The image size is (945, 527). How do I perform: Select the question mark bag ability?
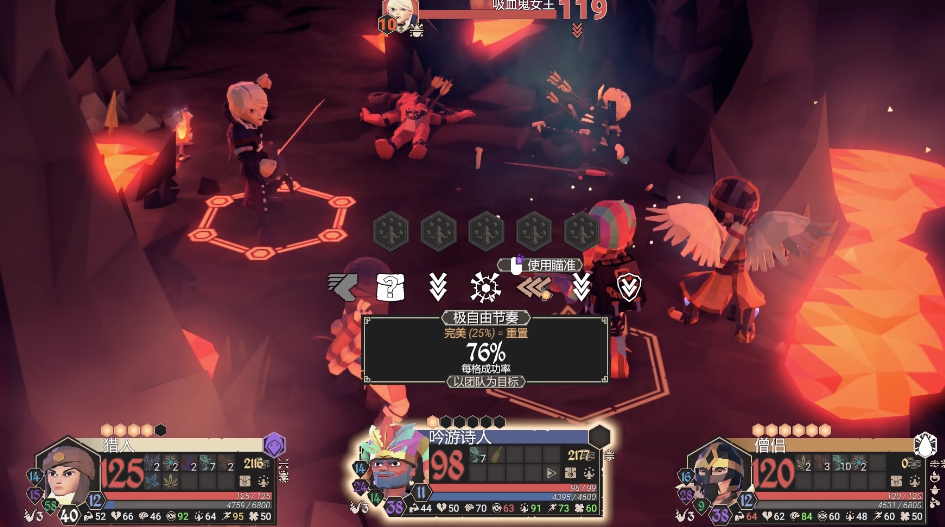click(x=389, y=287)
